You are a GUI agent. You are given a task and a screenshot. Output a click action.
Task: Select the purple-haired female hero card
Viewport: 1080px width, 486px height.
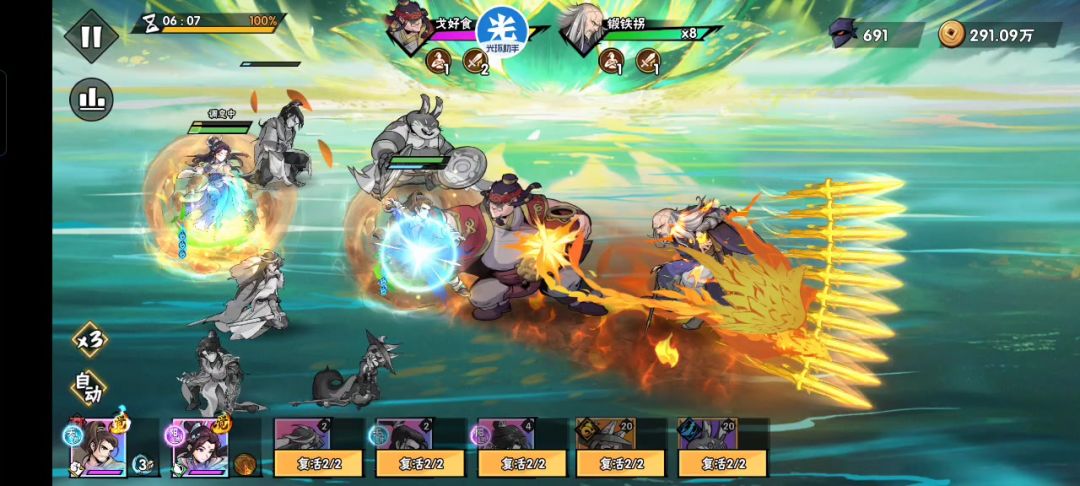(200, 447)
